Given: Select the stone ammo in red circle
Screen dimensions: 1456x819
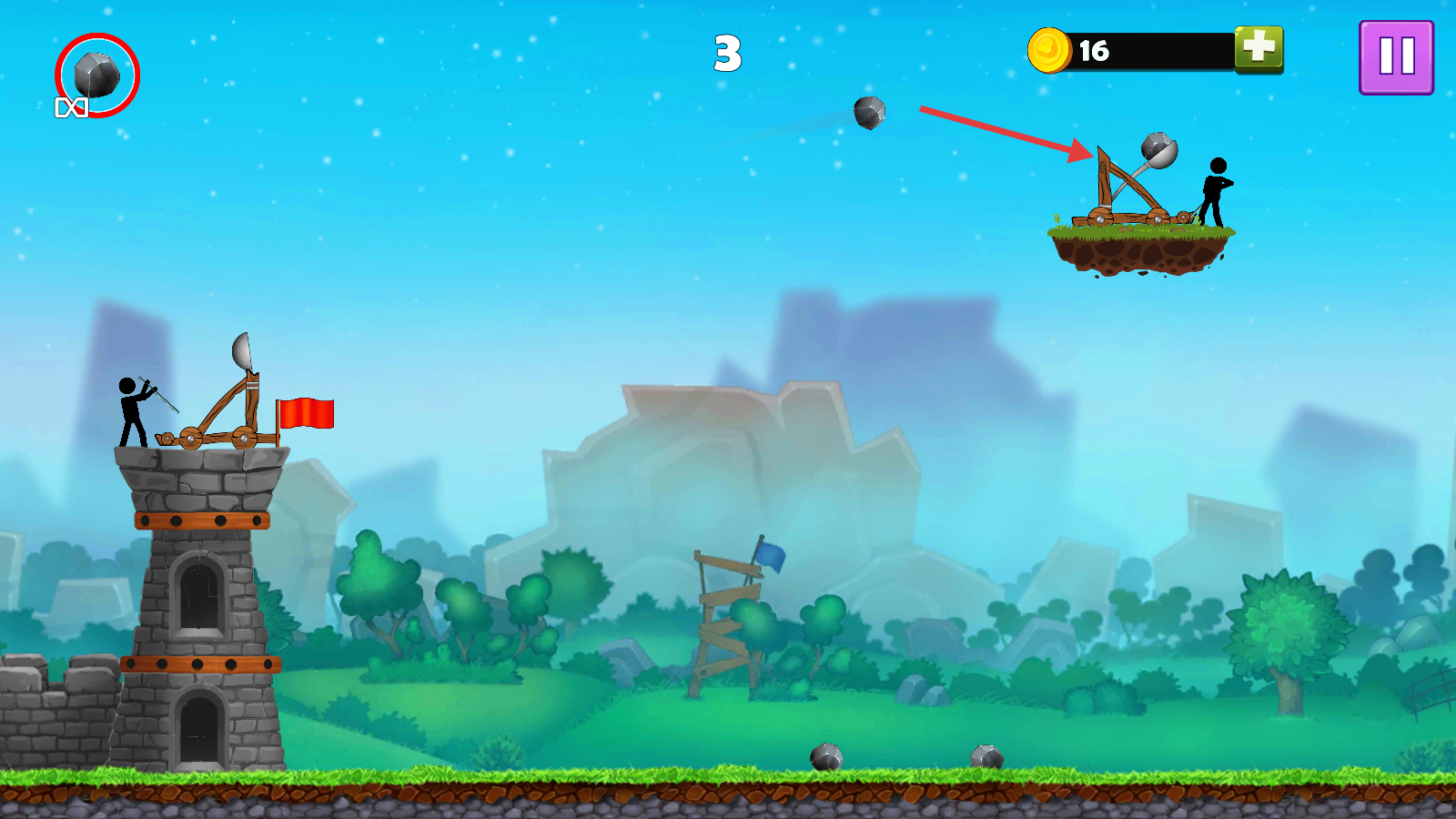Looking at the screenshot, I should point(96,76).
